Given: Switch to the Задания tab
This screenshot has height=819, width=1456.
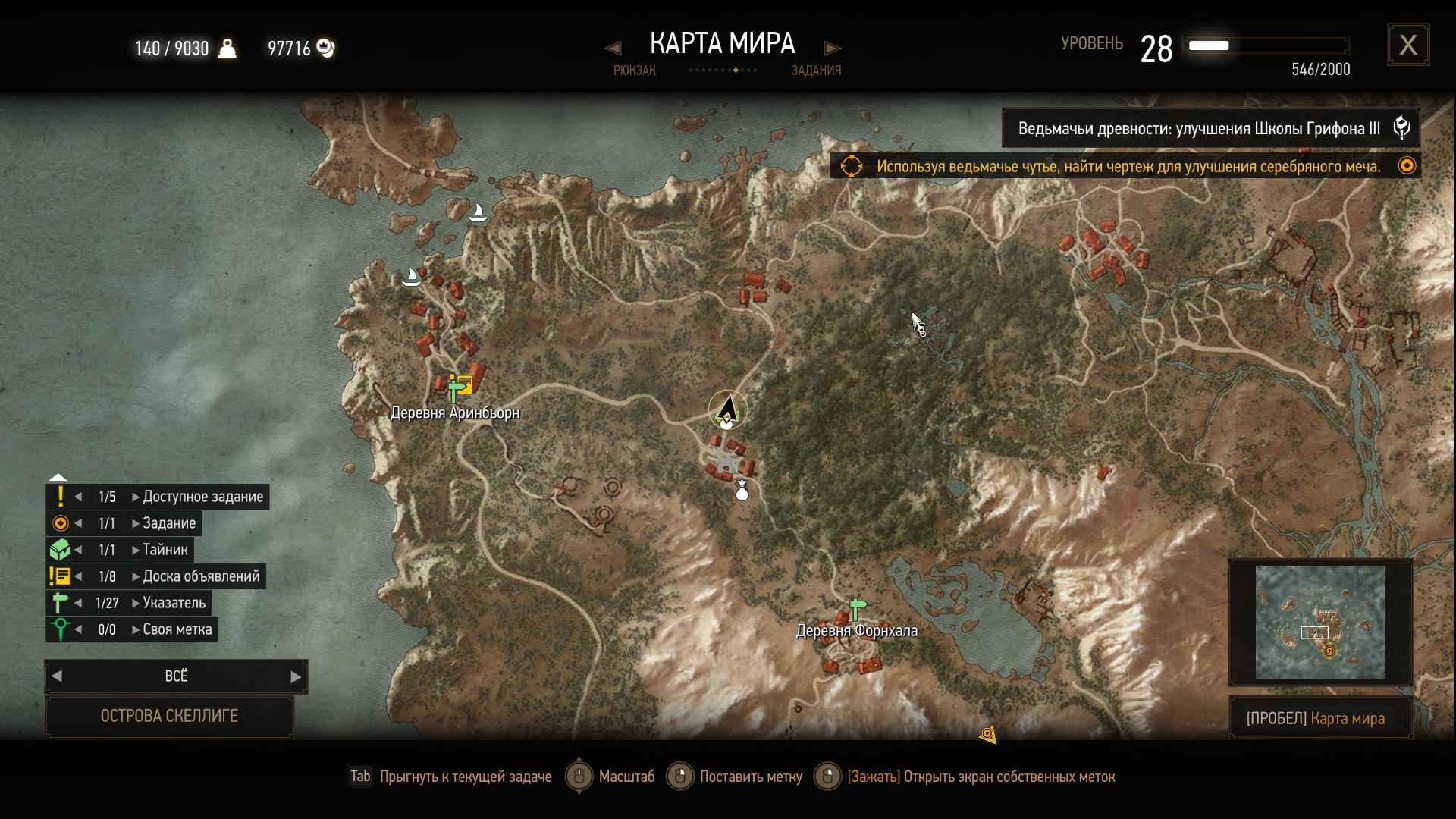Looking at the screenshot, I should (x=816, y=71).
